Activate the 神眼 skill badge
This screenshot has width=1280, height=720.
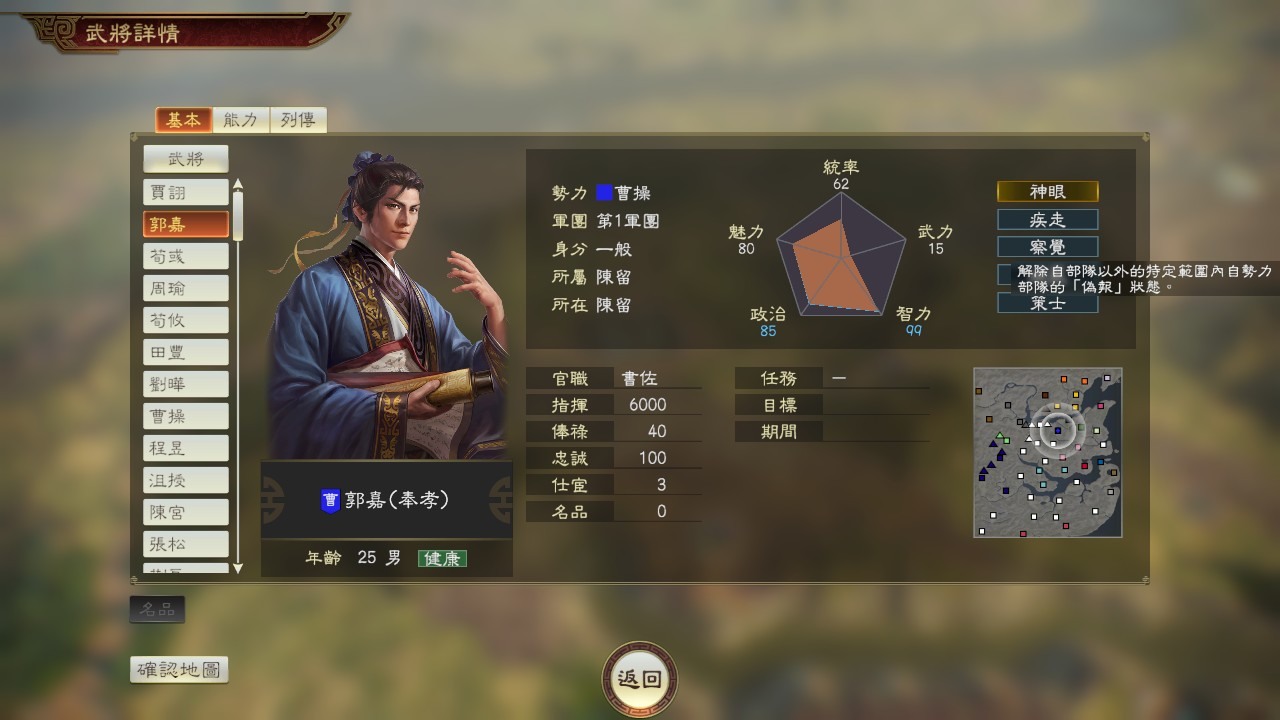tap(1046, 190)
